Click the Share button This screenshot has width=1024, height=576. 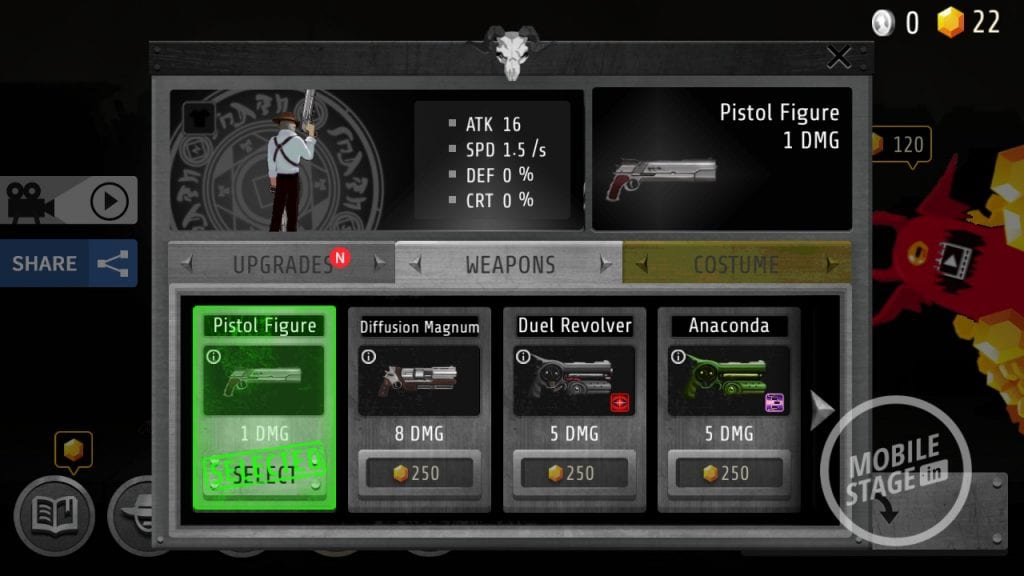pyautogui.click(x=68, y=264)
